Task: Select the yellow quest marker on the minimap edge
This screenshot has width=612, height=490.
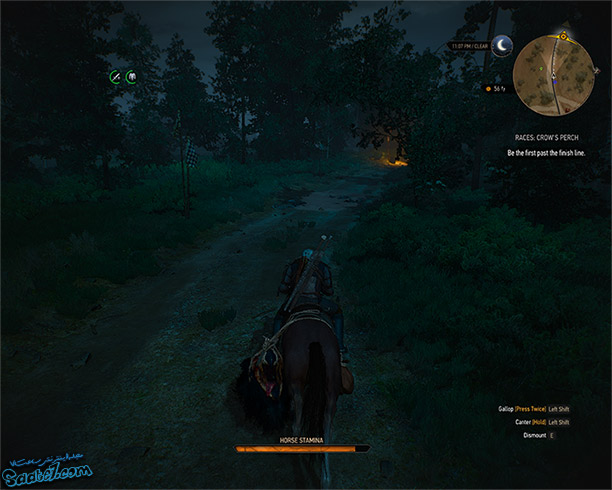Action: click(x=563, y=36)
